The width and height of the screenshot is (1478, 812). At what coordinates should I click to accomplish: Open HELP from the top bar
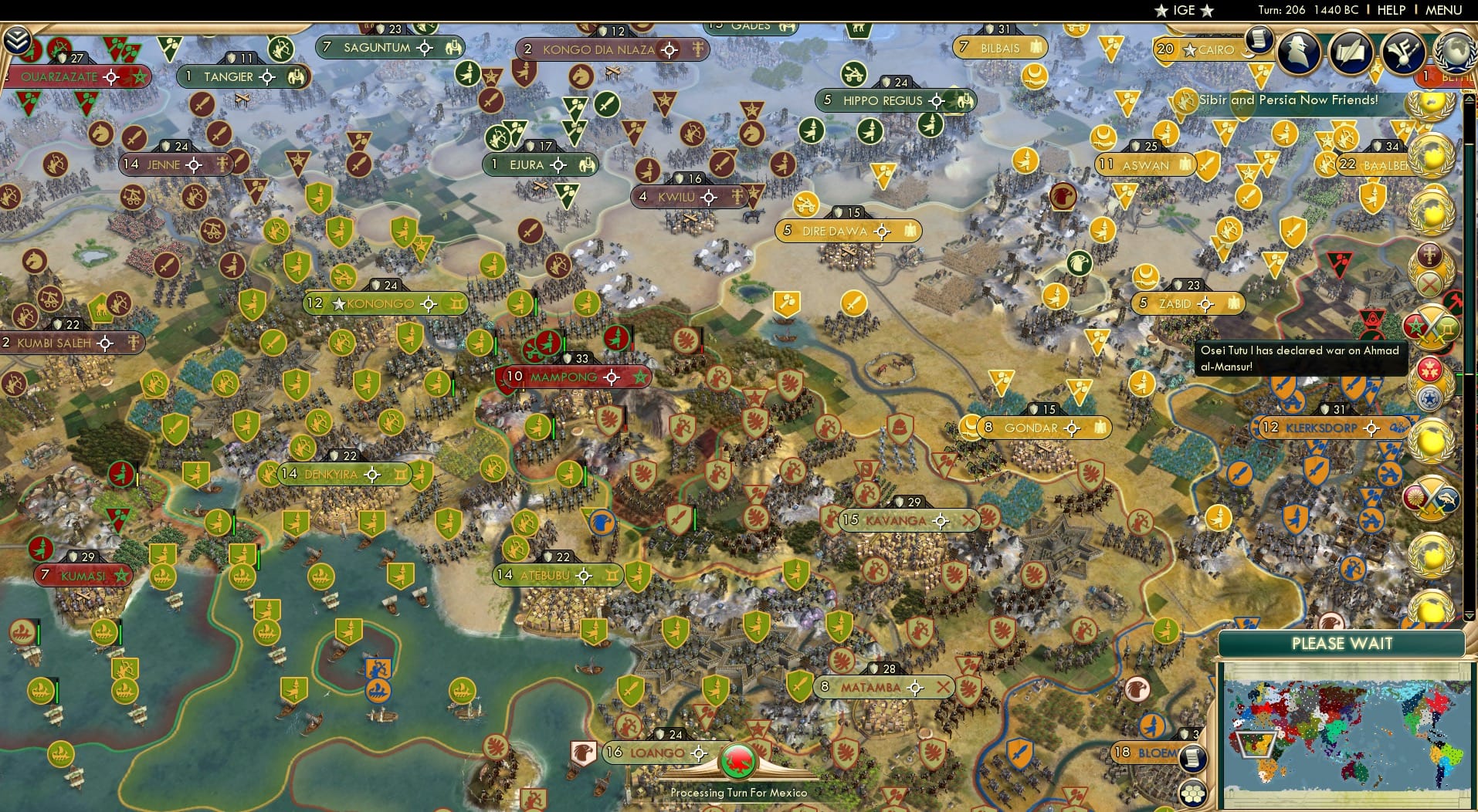(x=1390, y=10)
